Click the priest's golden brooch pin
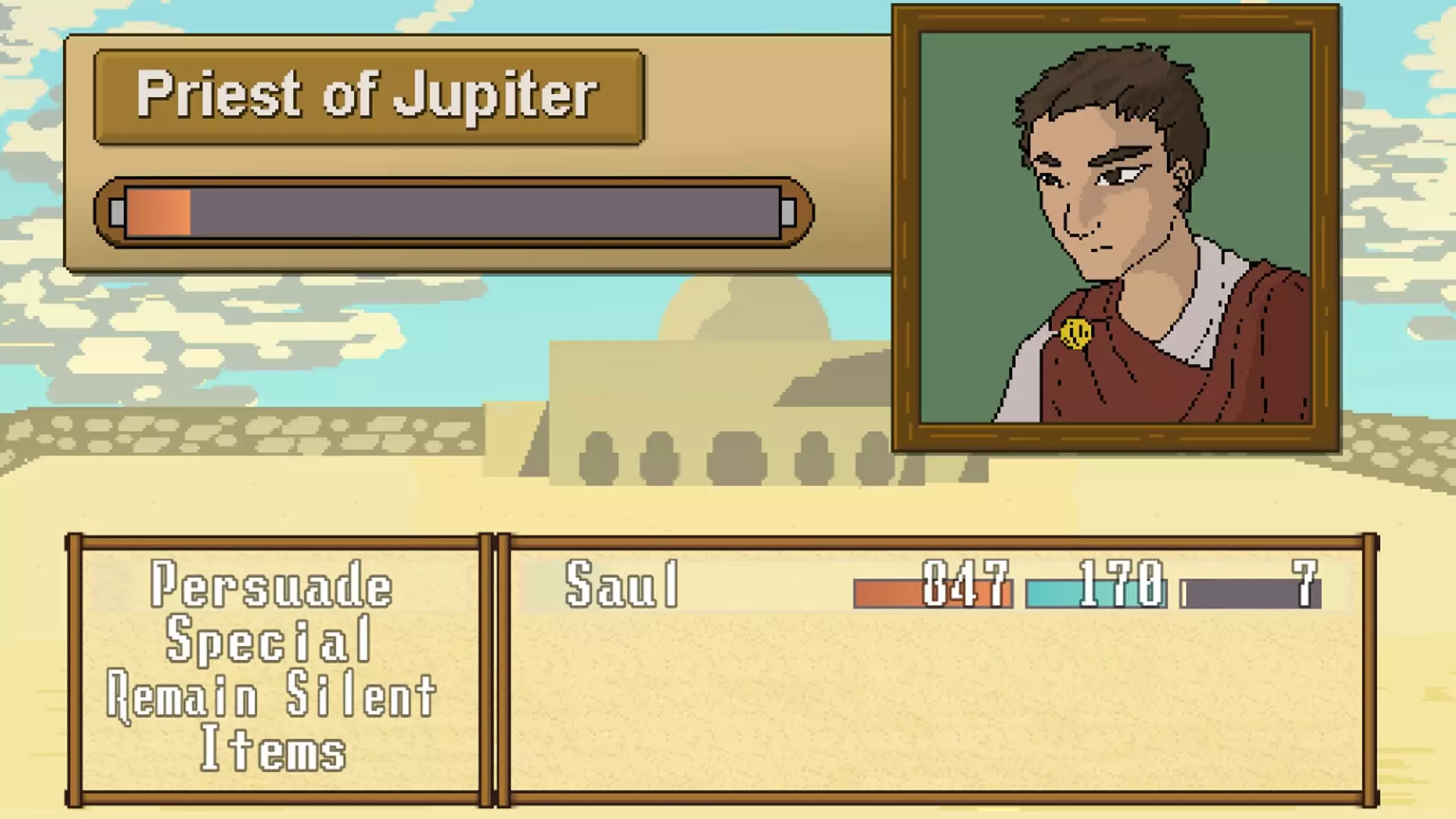Screen dimensions: 1456x819 coord(1076,334)
